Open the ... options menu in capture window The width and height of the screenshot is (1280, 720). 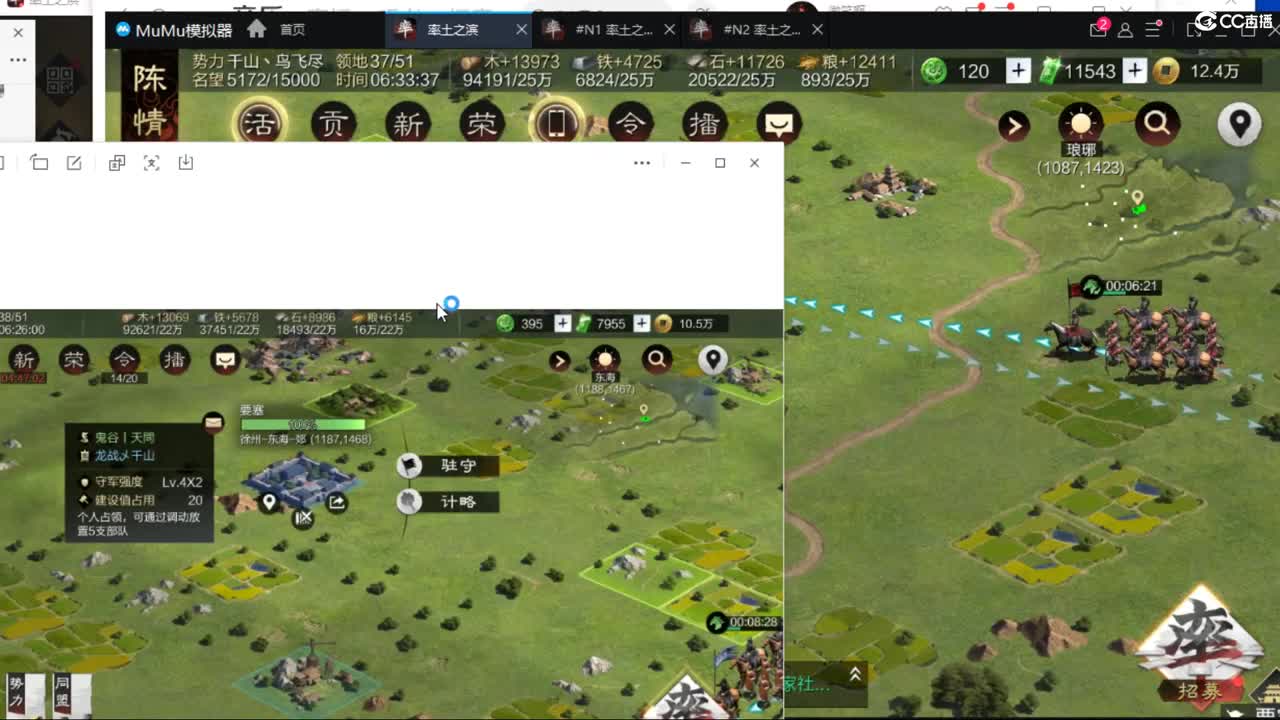[642, 162]
